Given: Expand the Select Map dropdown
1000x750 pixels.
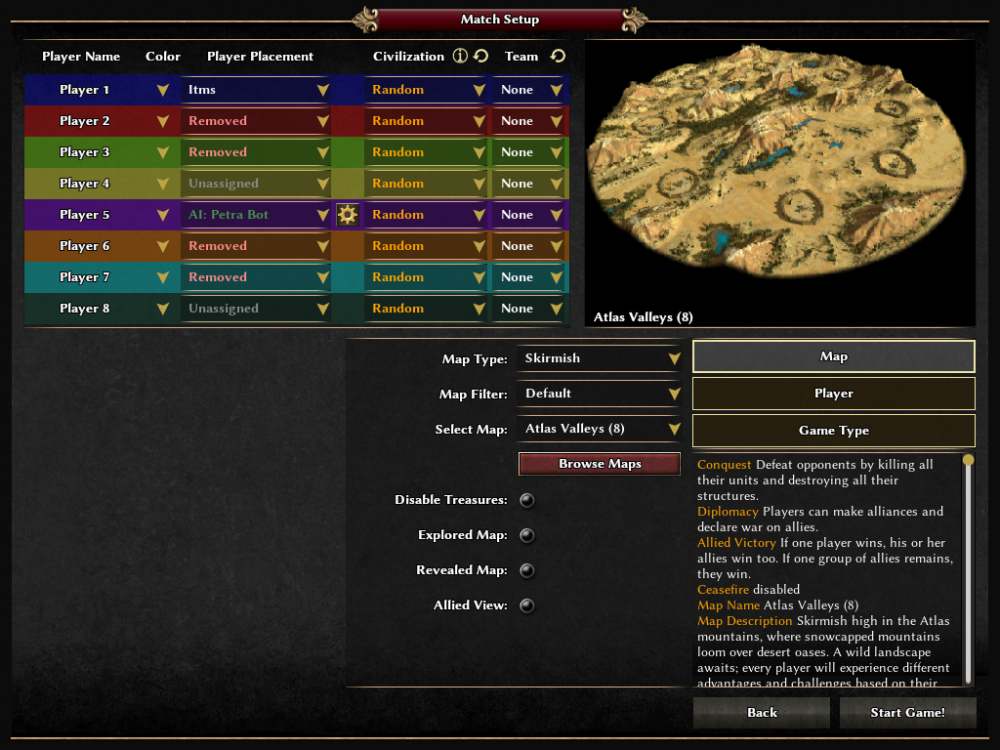Looking at the screenshot, I should [599, 429].
